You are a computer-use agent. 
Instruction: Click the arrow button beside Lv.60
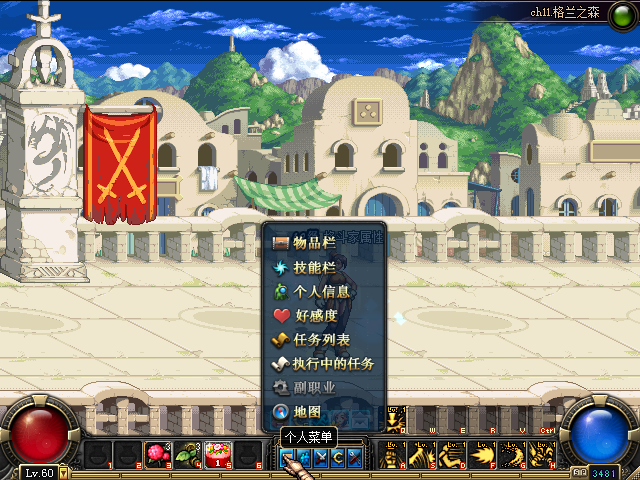coord(64,472)
